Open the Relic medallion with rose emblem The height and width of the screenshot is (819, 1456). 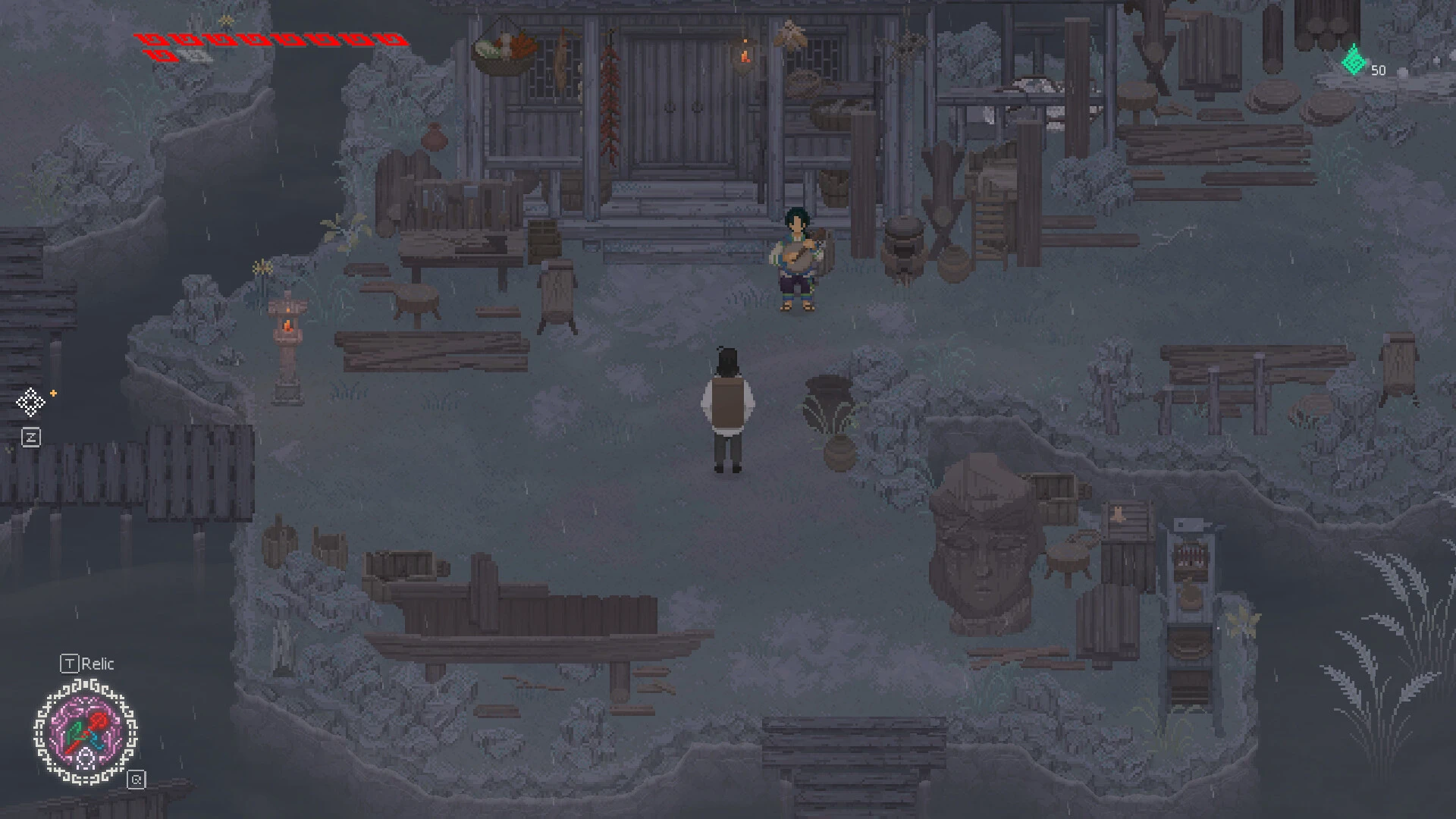[x=86, y=732]
